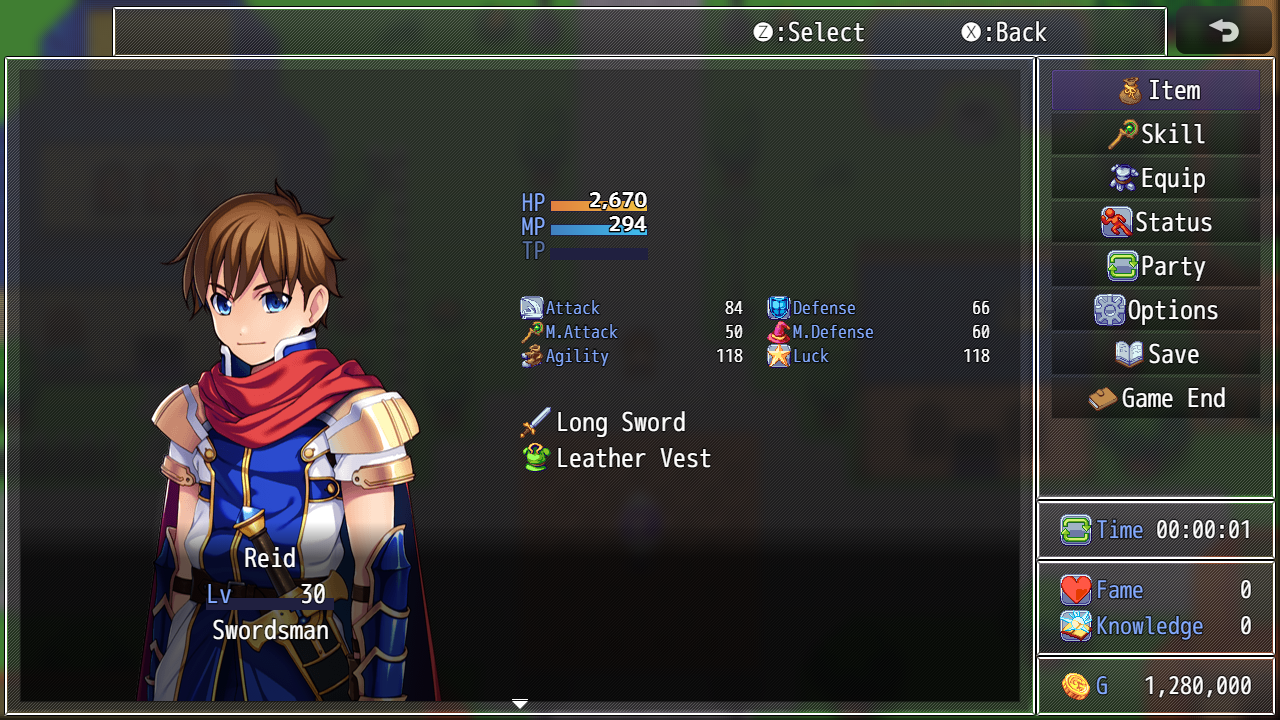The height and width of the screenshot is (720, 1280).
Task: Go to Options
Action: pos(1156,311)
